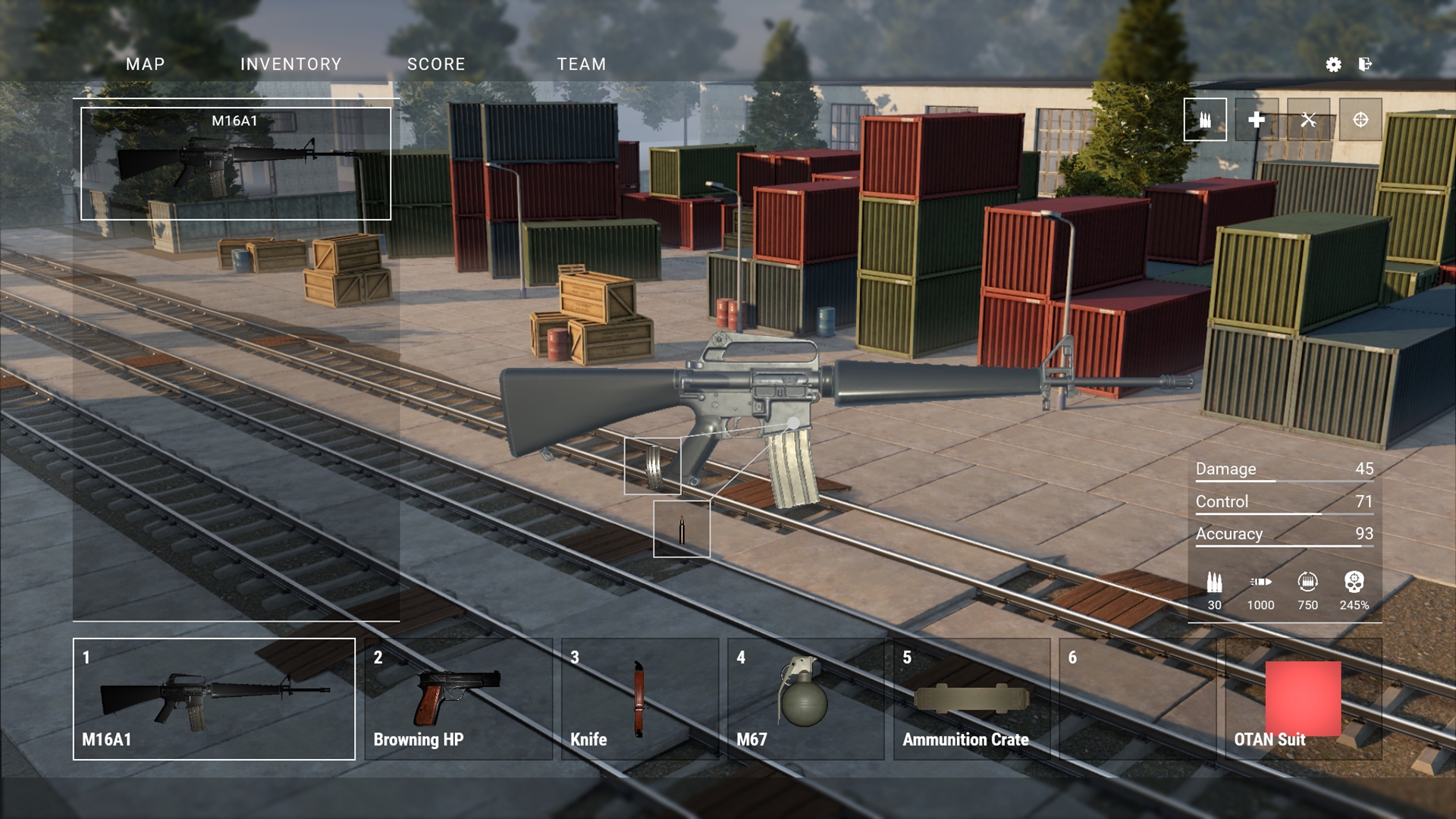Select the M67 grenade slot
1456x819 pixels.
(805, 698)
